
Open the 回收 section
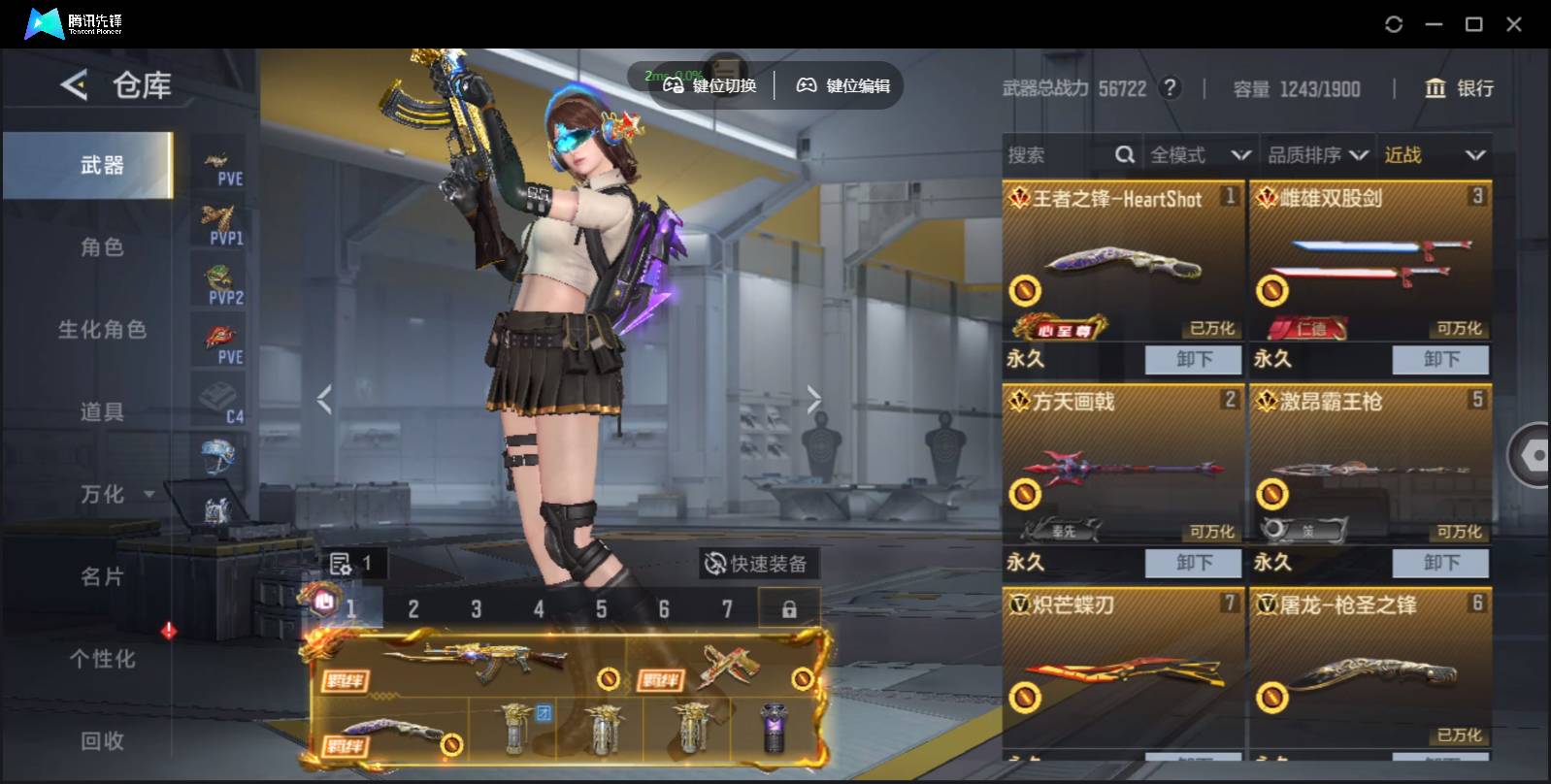click(x=102, y=741)
